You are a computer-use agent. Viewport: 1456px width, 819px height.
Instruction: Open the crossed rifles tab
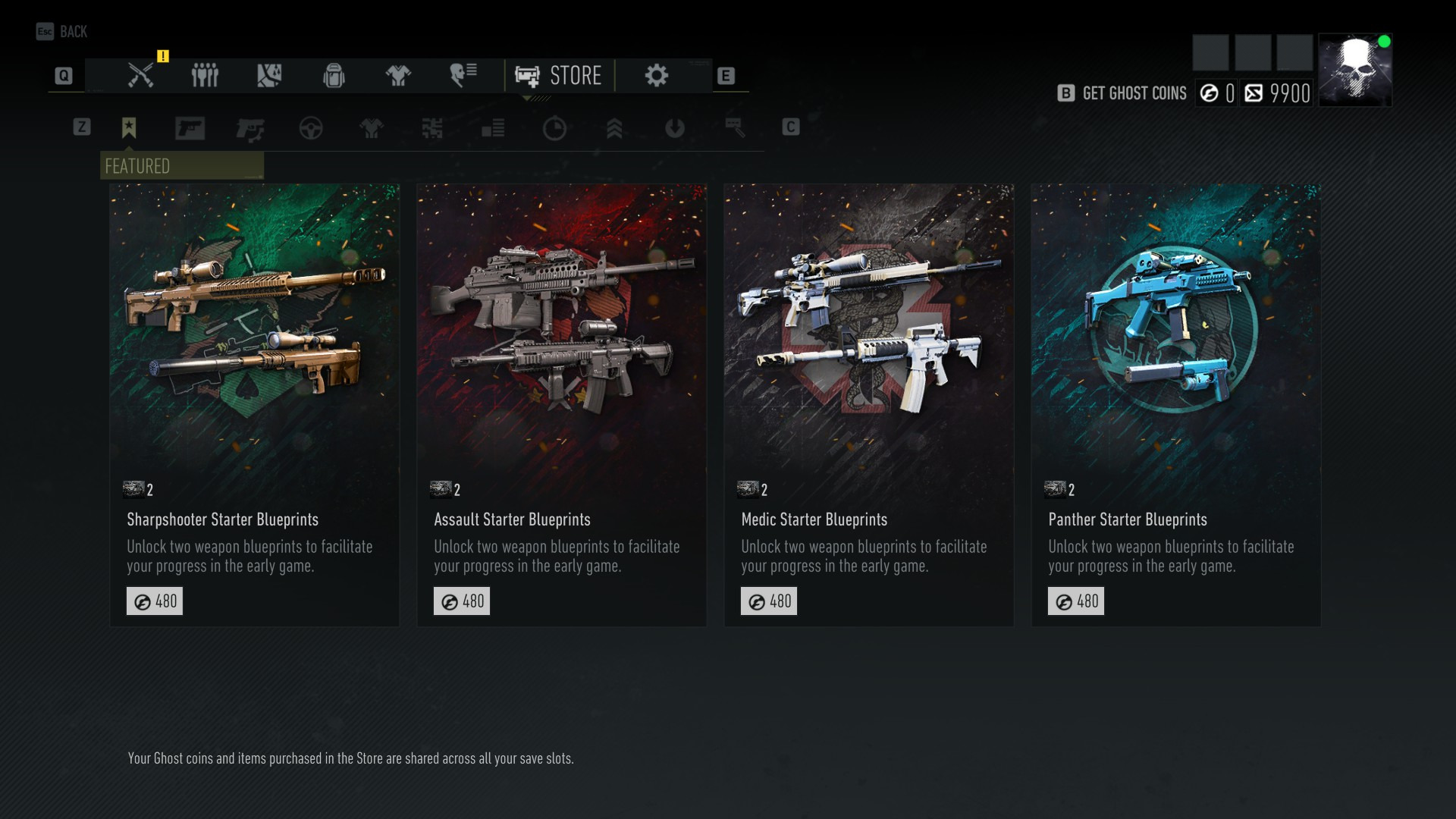pyautogui.click(x=141, y=76)
